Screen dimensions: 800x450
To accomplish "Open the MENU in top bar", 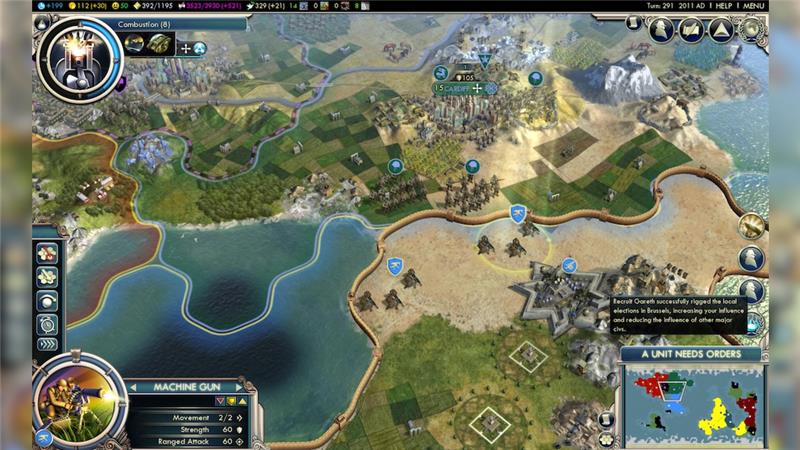I will coord(753,5).
